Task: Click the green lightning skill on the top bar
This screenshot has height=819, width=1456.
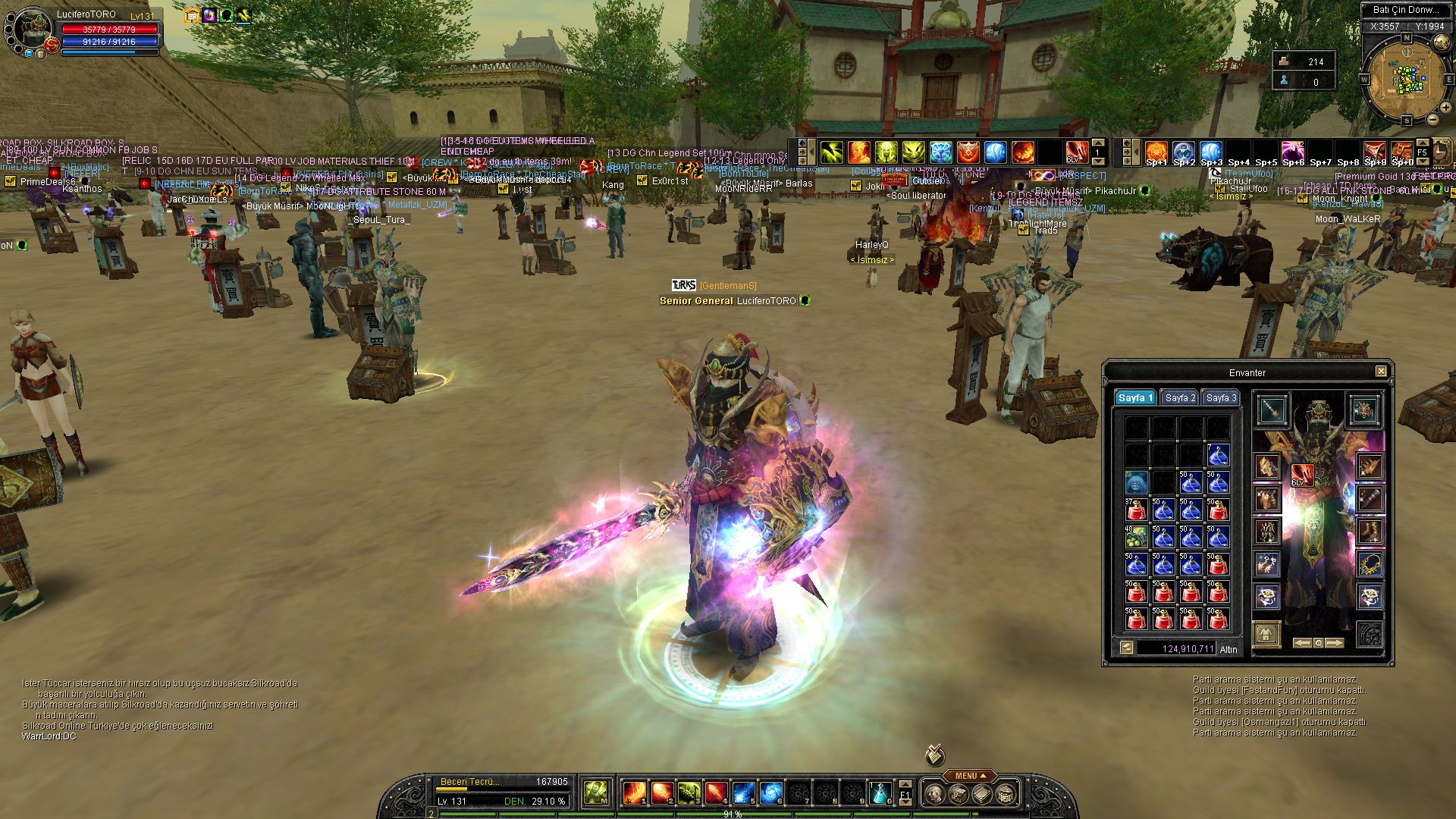Action: [832, 152]
